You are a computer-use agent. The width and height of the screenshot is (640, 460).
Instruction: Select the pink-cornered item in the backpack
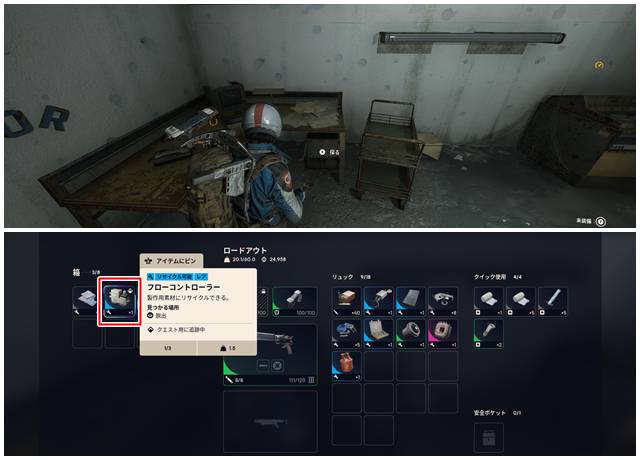coord(443,333)
